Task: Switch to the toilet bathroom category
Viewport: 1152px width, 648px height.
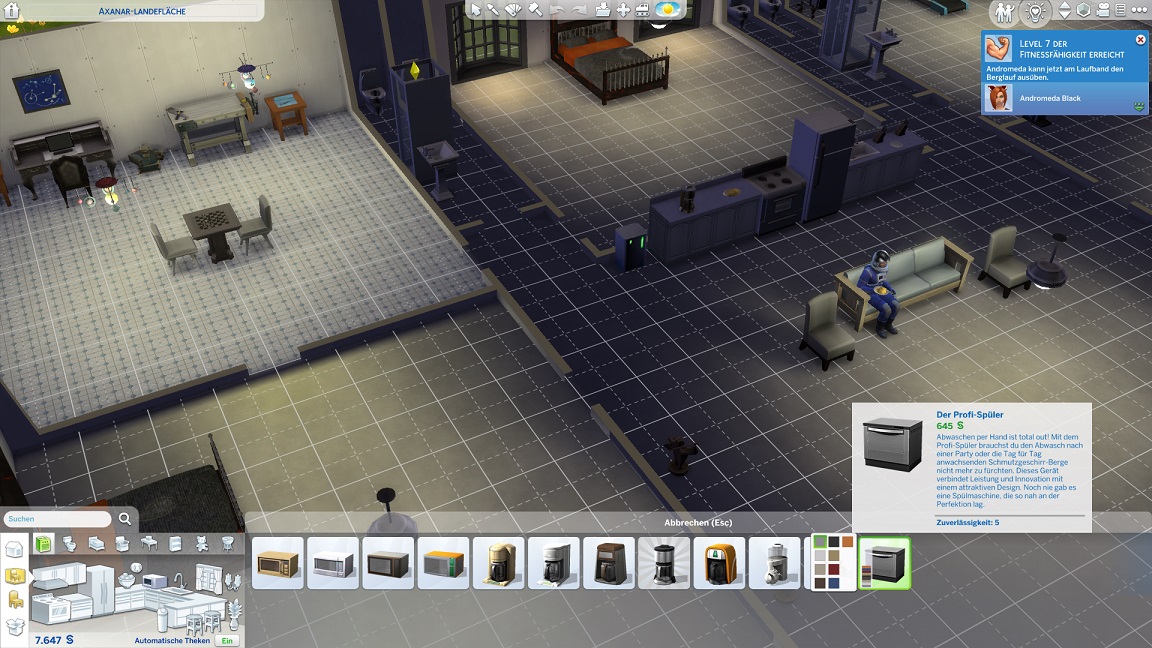Action: tap(71, 543)
